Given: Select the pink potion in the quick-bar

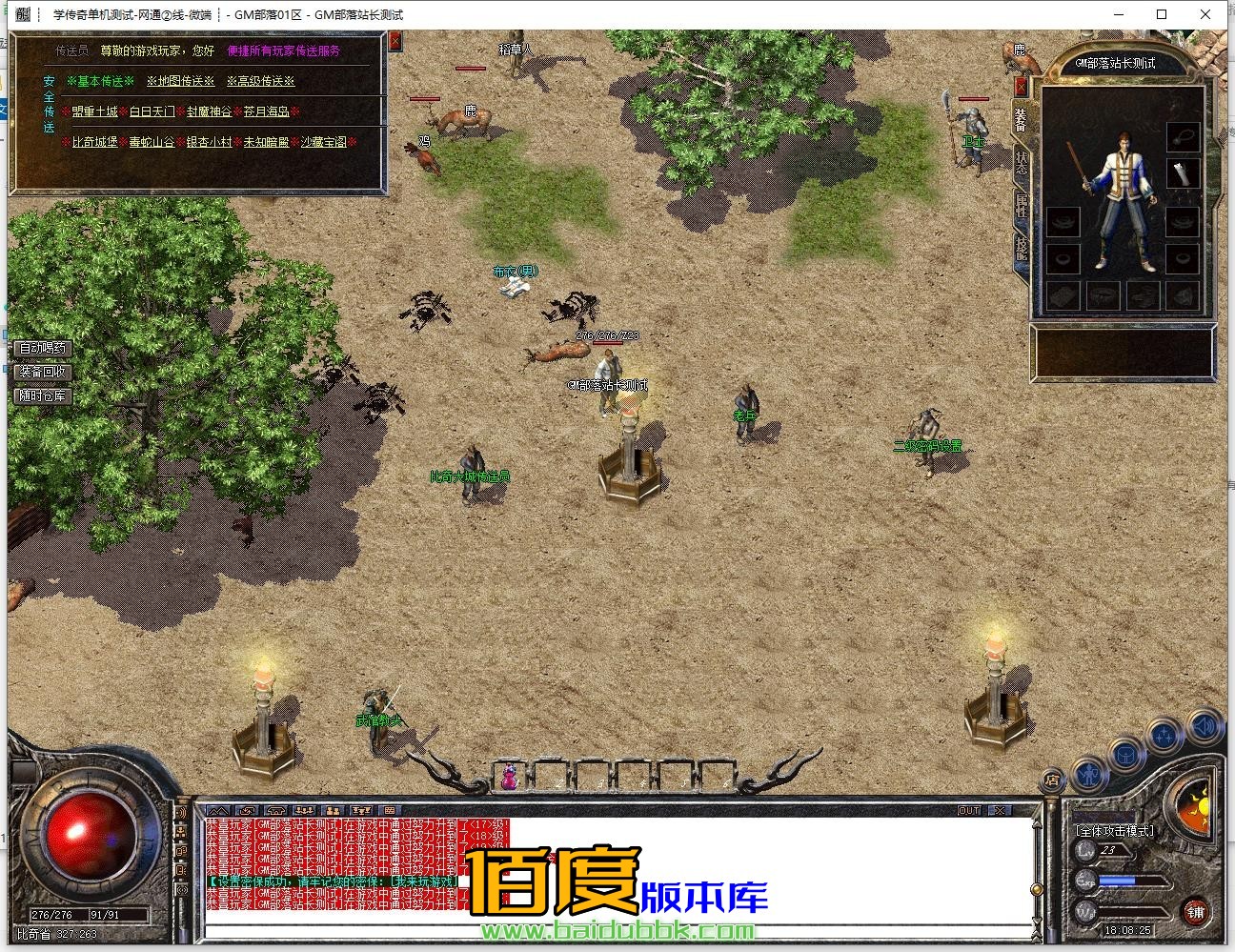Looking at the screenshot, I should click(x=510, y=777).
